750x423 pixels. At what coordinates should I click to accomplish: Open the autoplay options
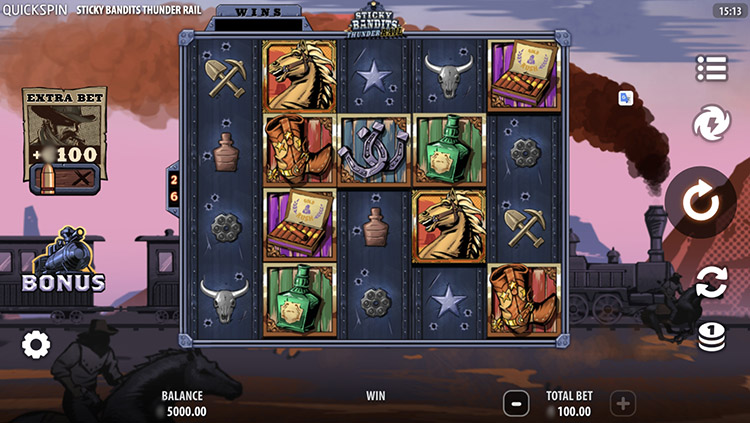coord(711,281)
